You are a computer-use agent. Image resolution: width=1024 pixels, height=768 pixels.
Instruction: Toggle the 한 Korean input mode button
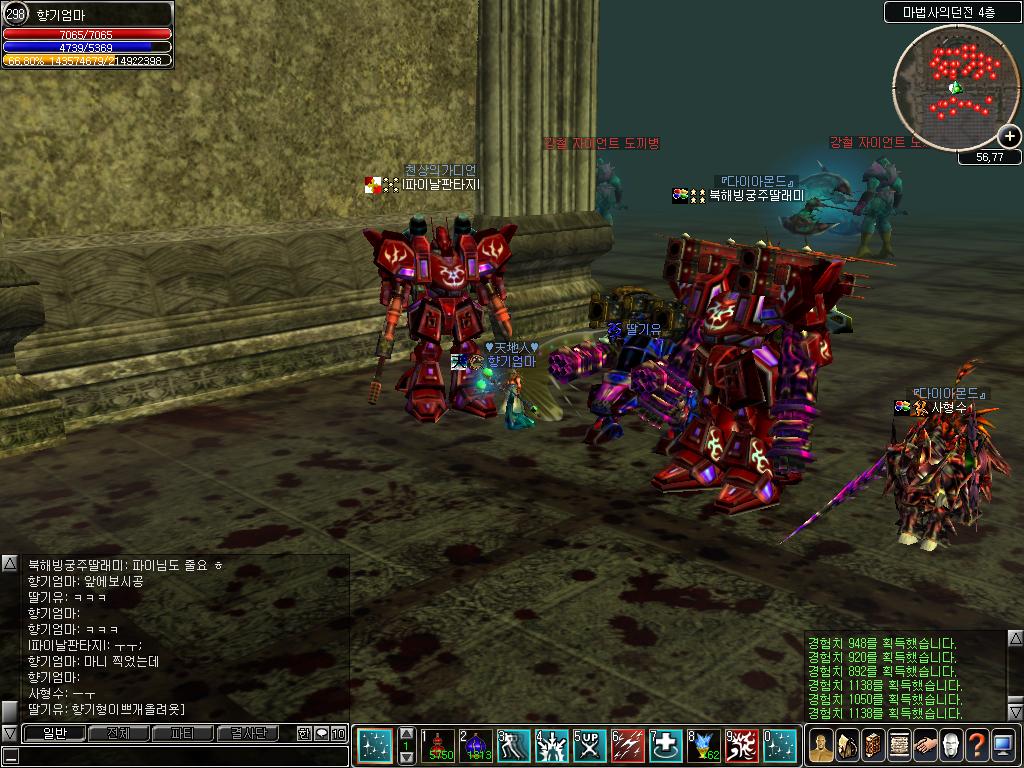[x=304, y=733]
